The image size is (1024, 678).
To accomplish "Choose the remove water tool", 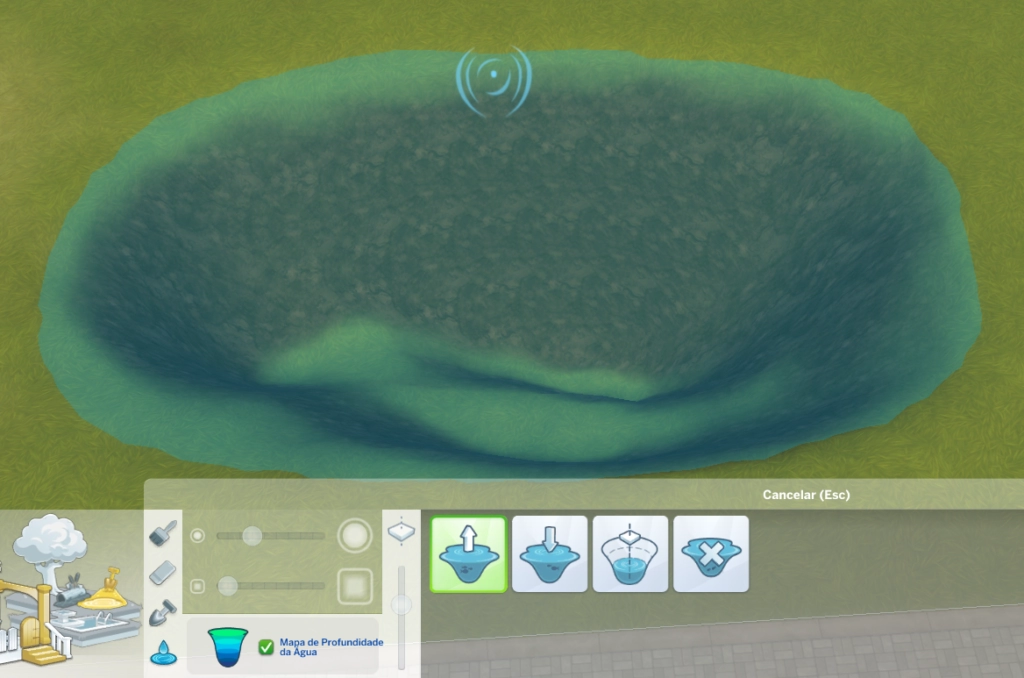I will point(711,554).
